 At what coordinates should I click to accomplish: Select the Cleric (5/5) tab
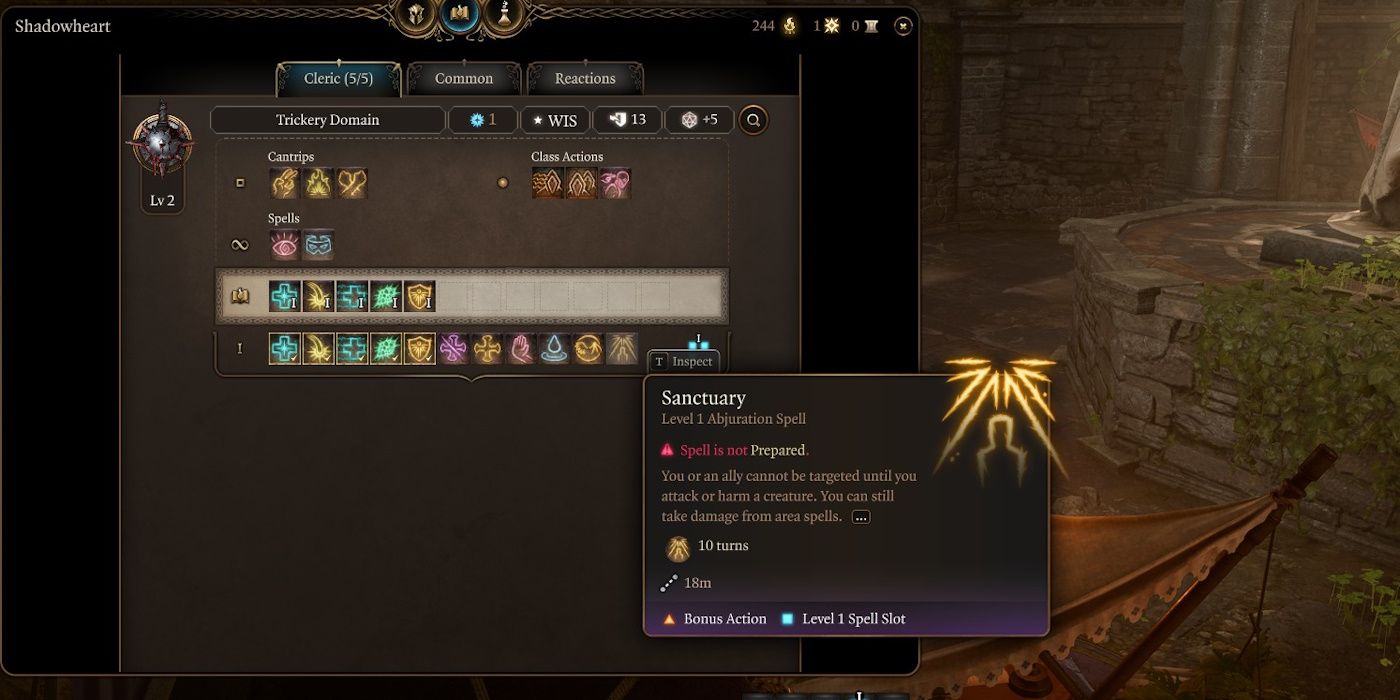tap(338, 79)
